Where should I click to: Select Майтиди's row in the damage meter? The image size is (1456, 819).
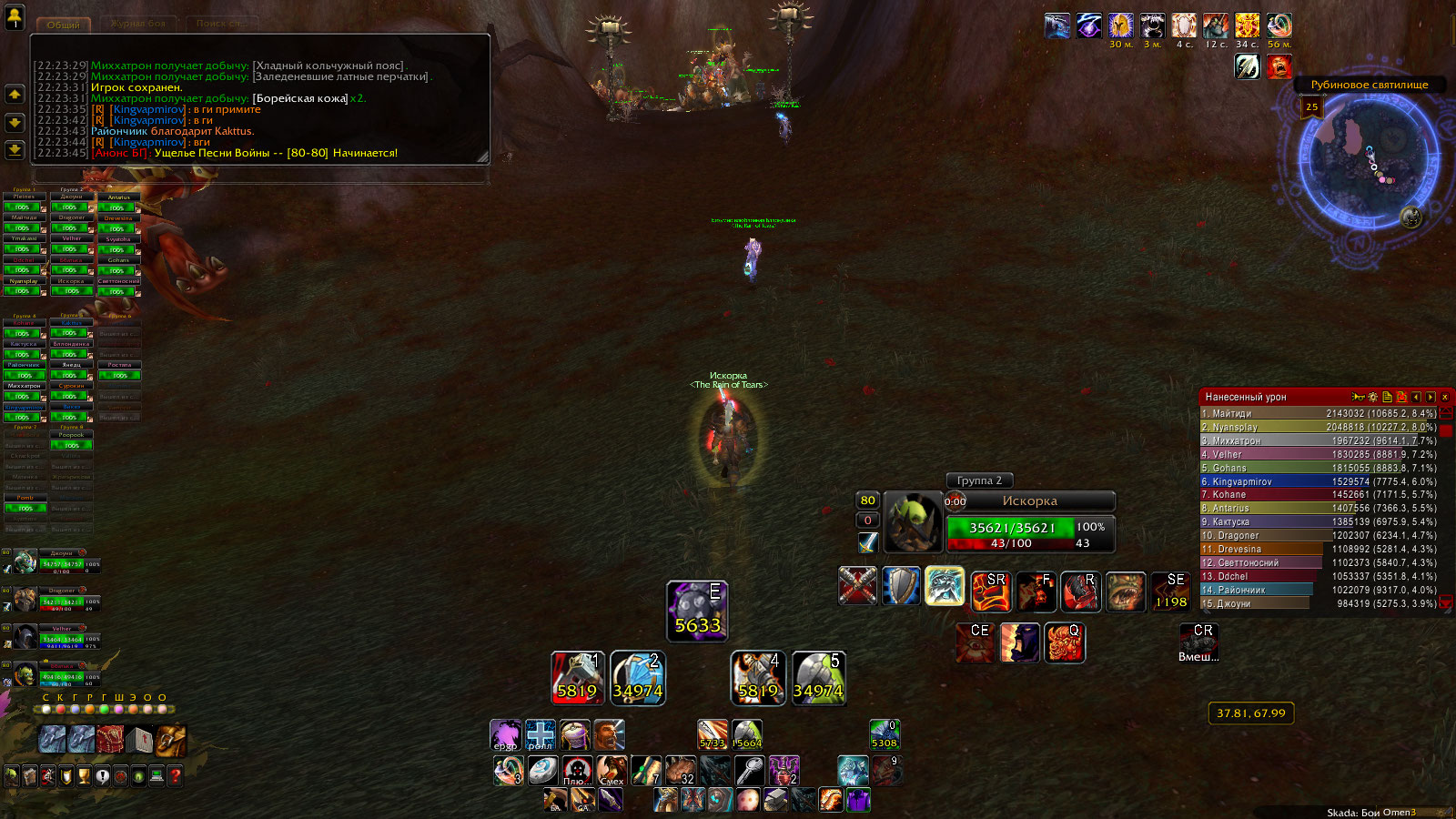1319,413
